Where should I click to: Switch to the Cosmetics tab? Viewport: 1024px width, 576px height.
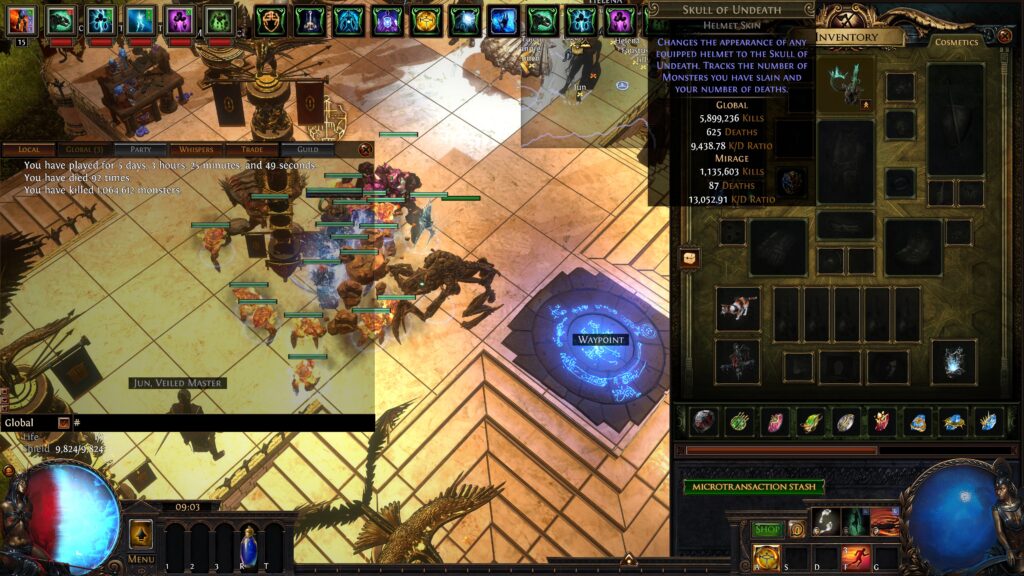(x=957, y=42)
